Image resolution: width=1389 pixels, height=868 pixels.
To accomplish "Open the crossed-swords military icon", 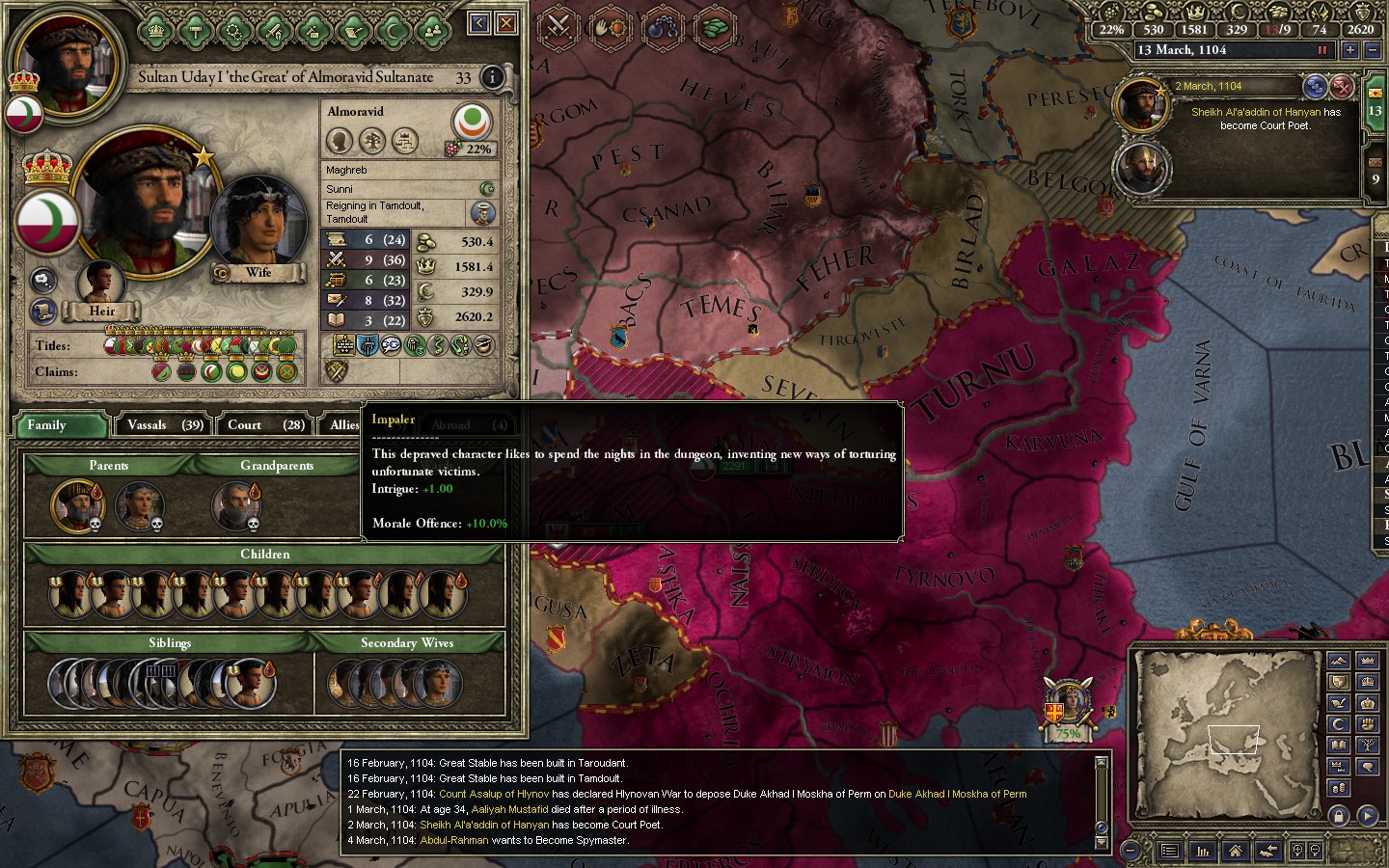I will 558,25.
